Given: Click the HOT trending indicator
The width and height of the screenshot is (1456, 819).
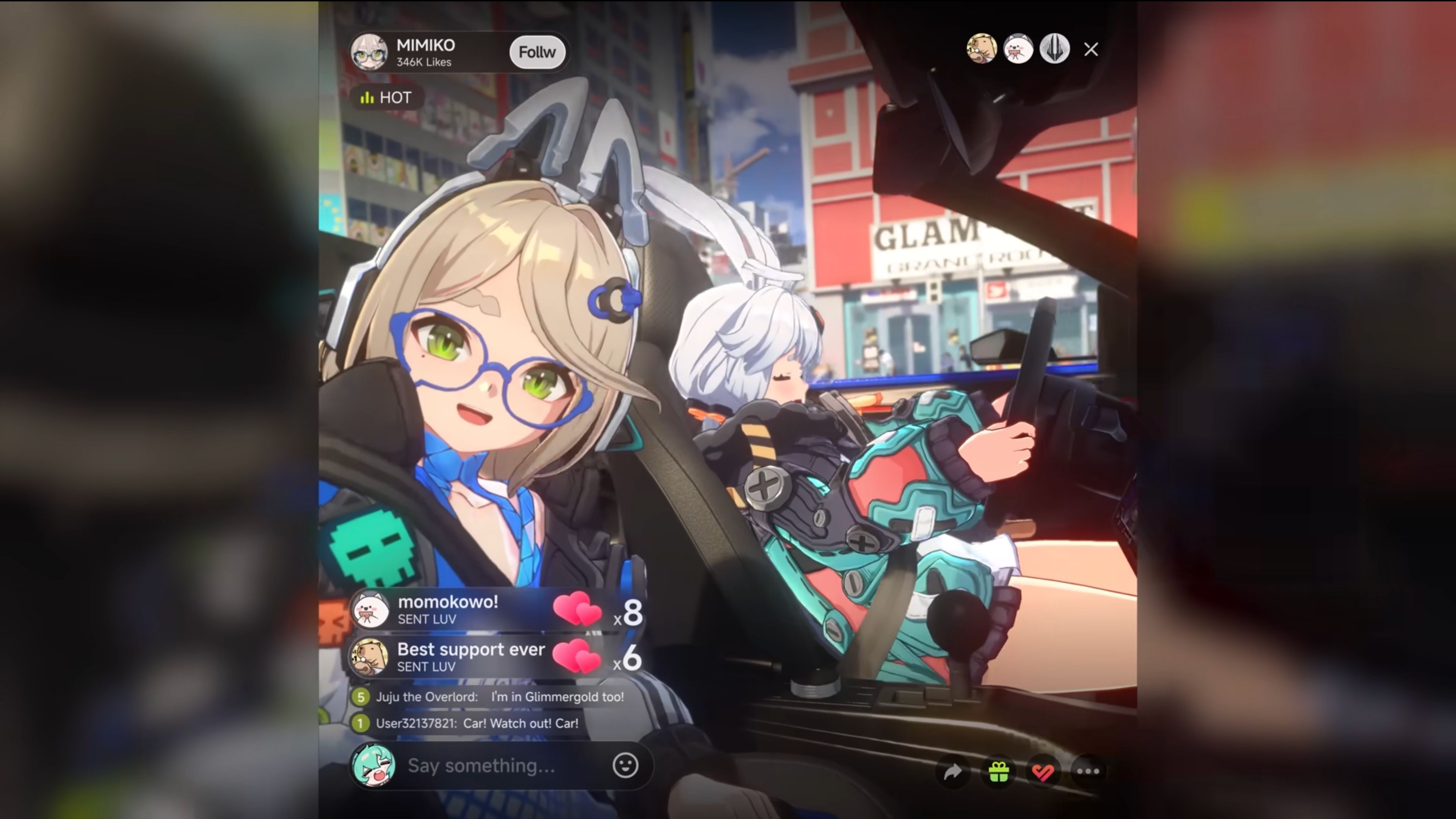Looking at the screenshot, I should [386, 98].
